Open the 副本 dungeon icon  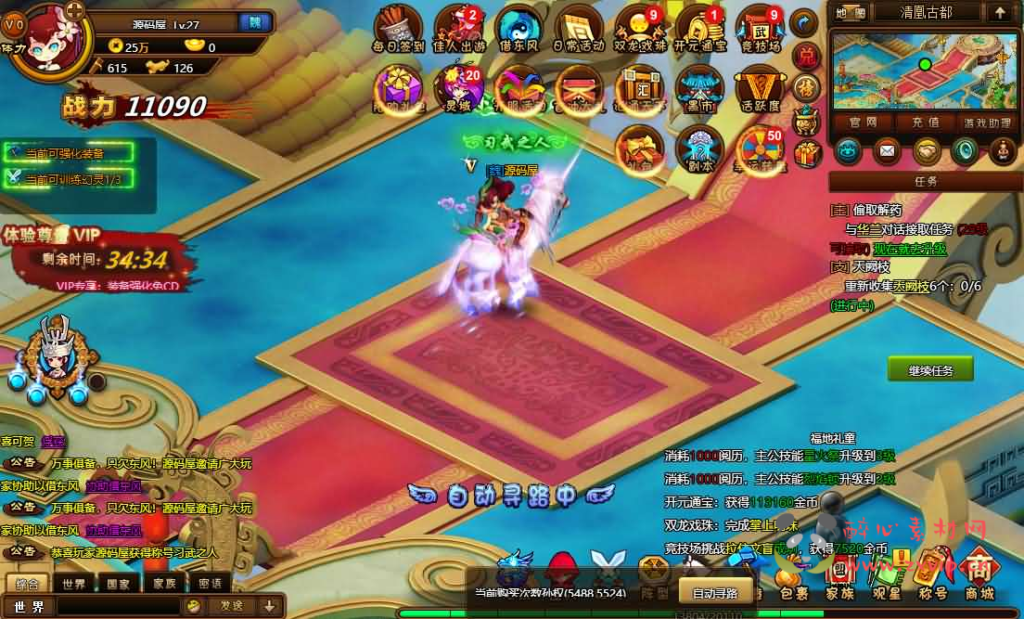698,150
